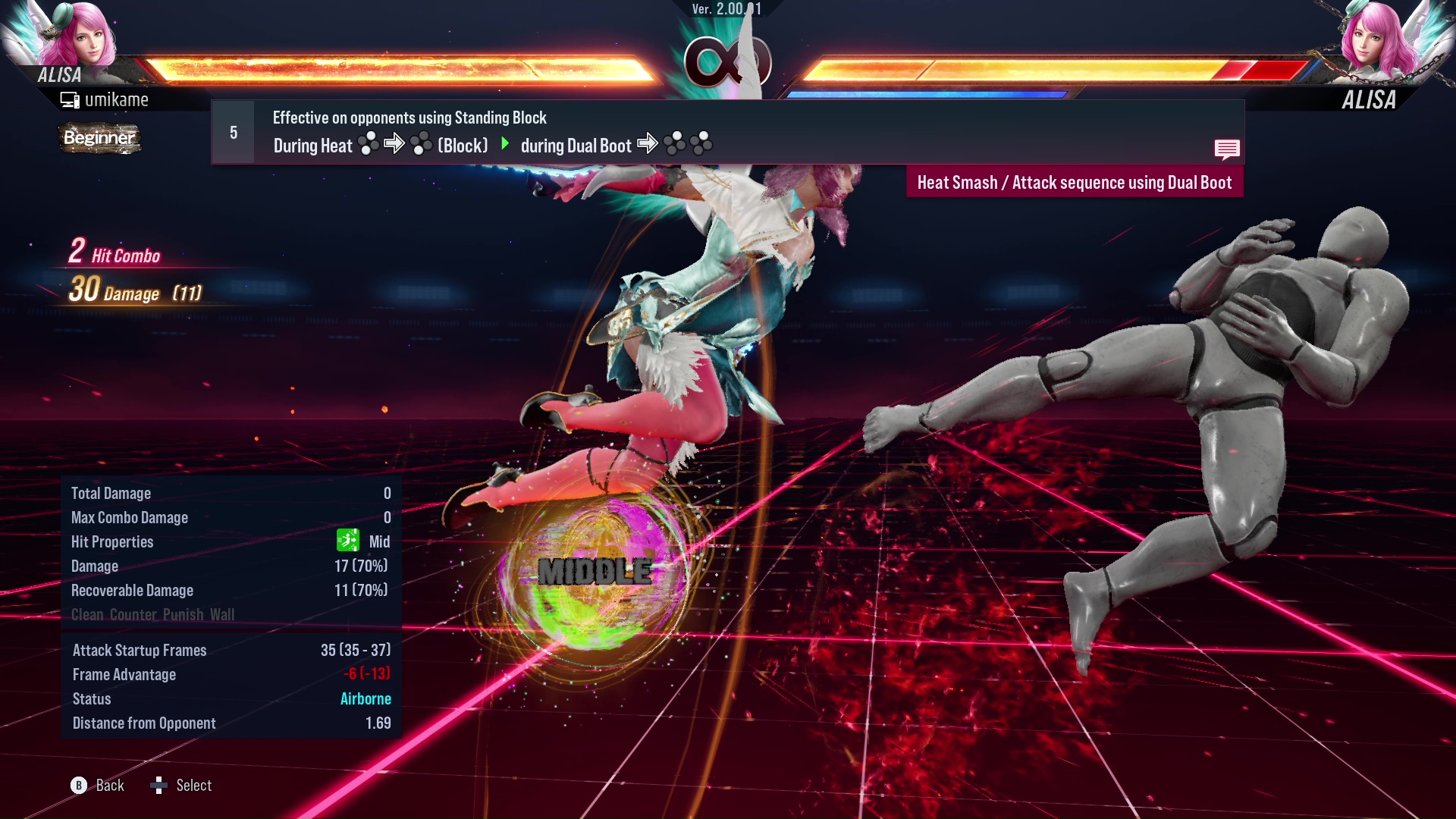Open the comment speech bubble icon
This screenshot has width=1456, height=819.
[x=1228, y=149]
